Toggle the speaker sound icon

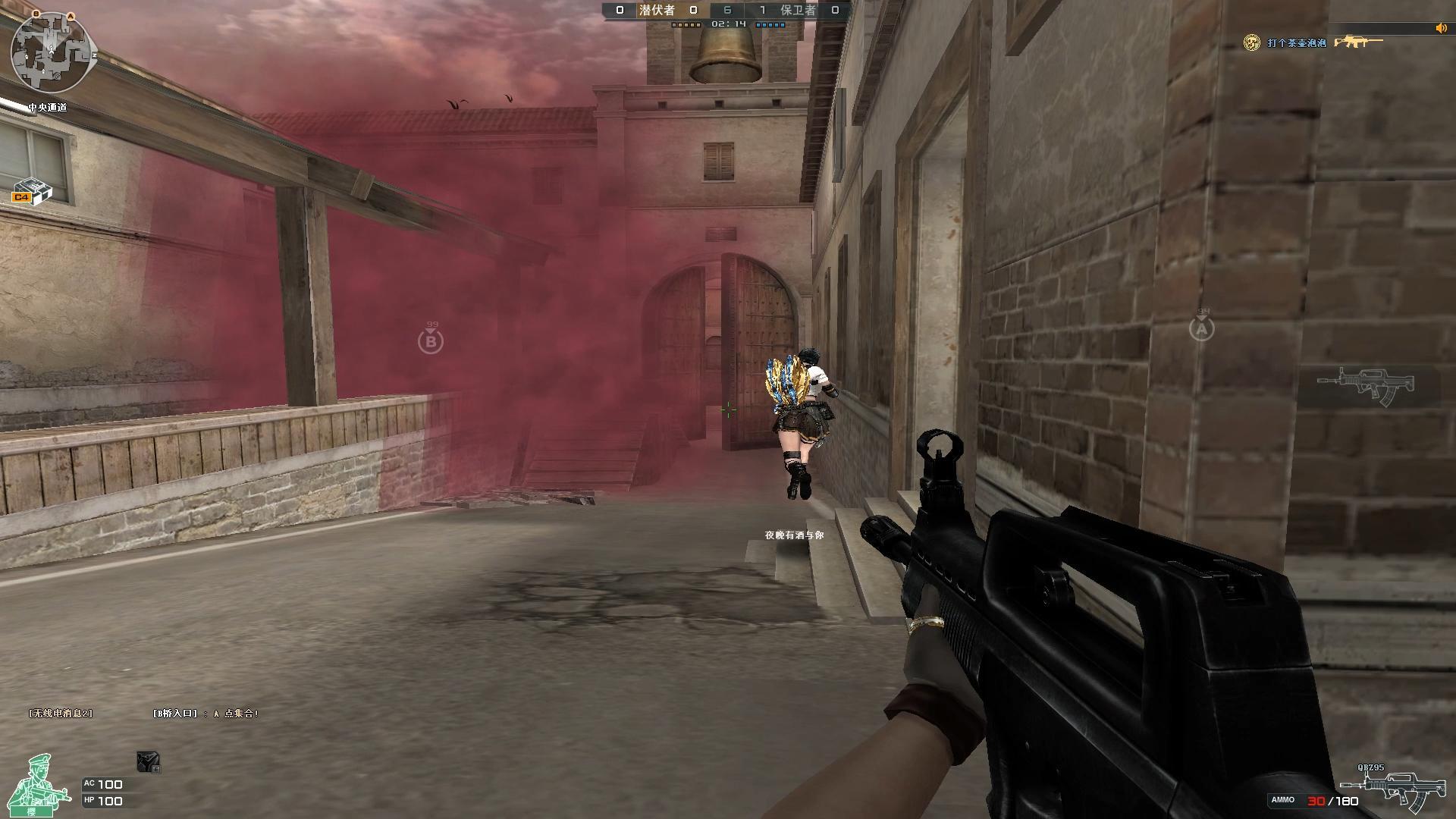coord(1441,29)
